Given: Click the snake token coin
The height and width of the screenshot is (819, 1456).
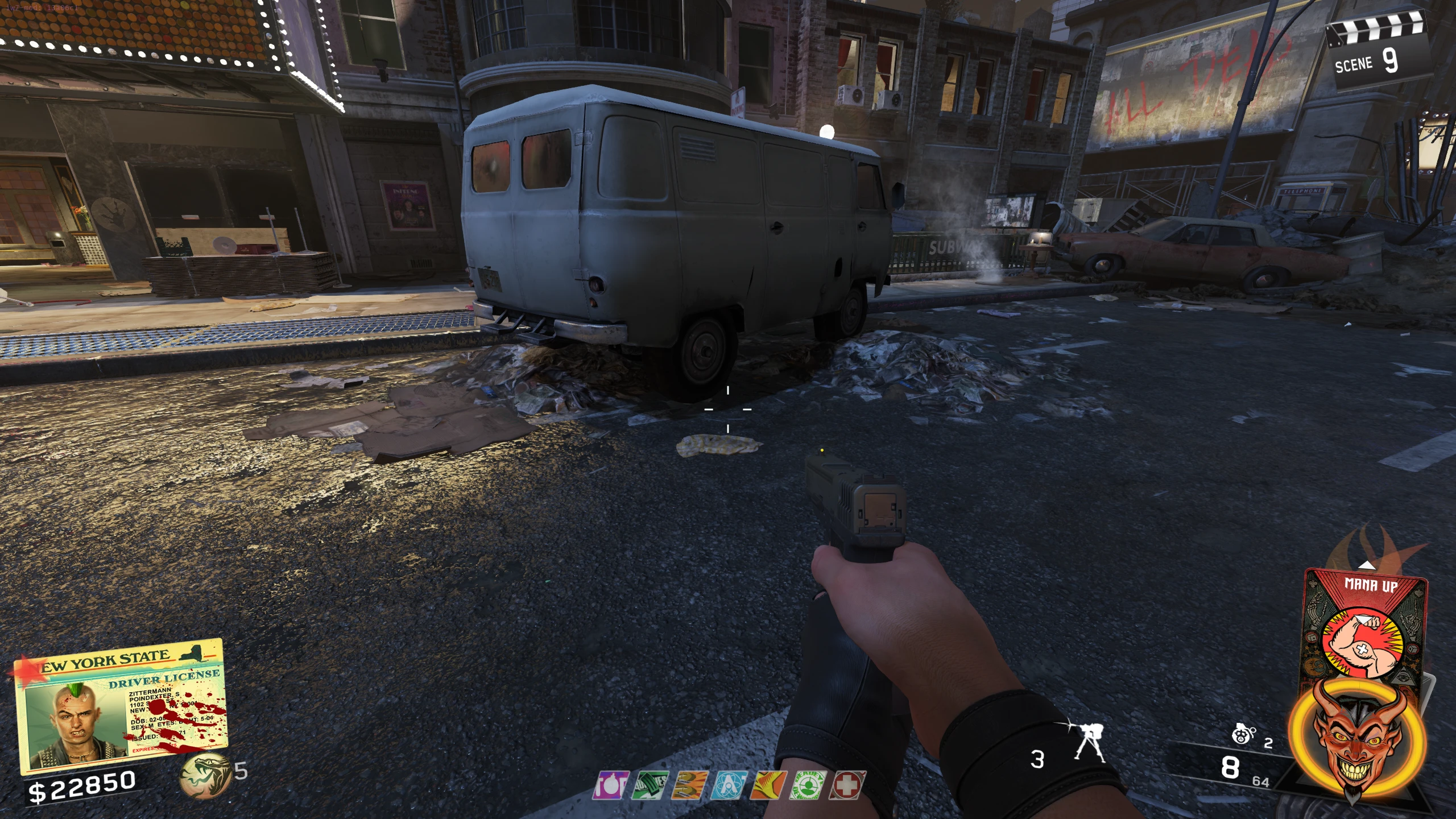Looking at the screenshot, I should (204, 775).
